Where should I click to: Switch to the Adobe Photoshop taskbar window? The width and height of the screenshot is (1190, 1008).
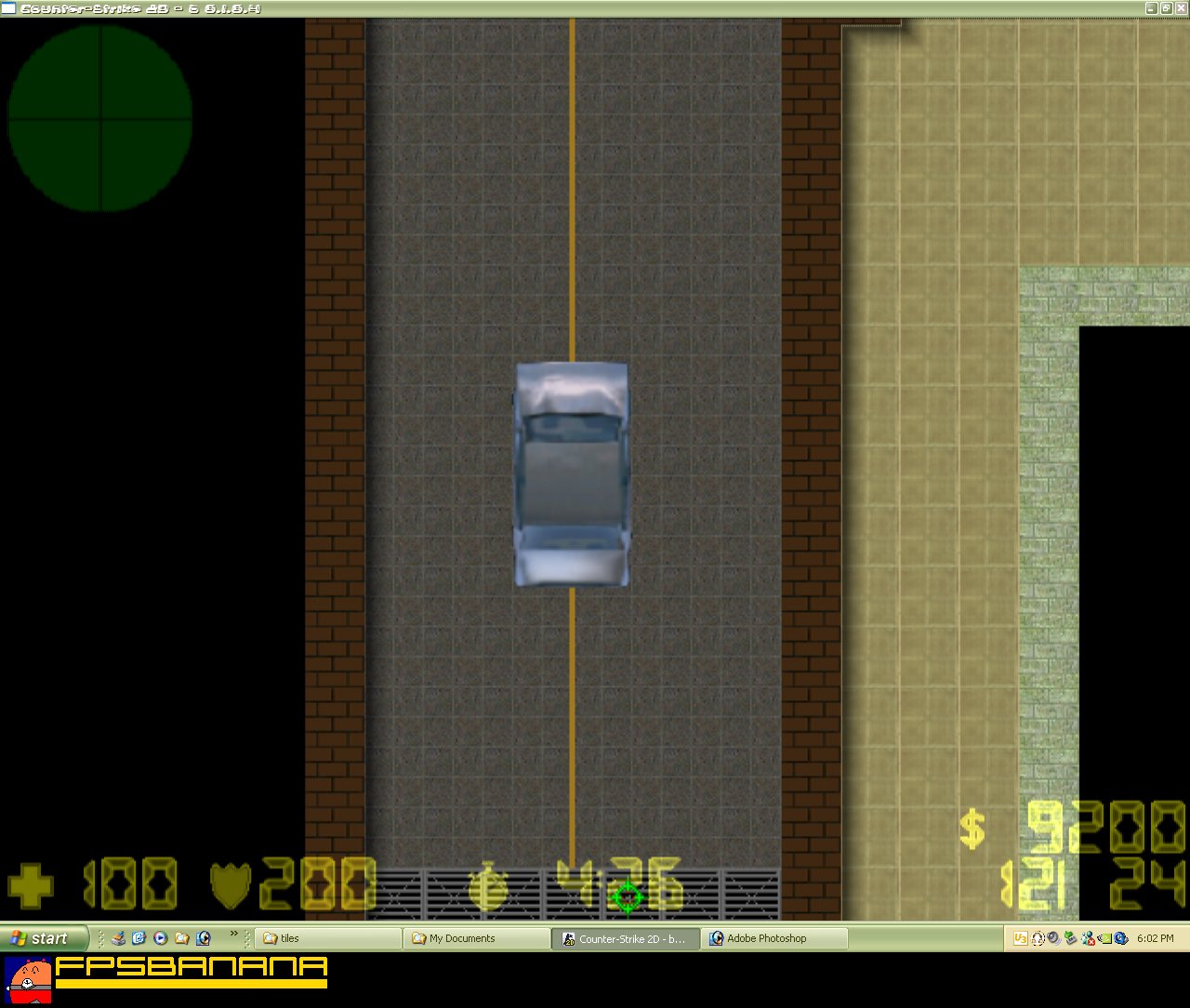click(776, 938)
